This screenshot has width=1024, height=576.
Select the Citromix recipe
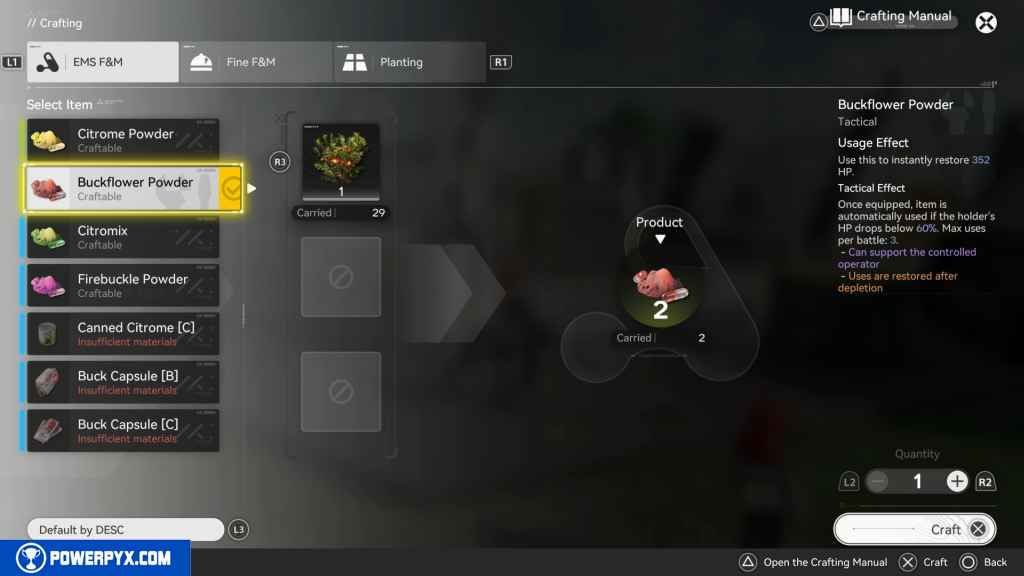click(123, 237)
